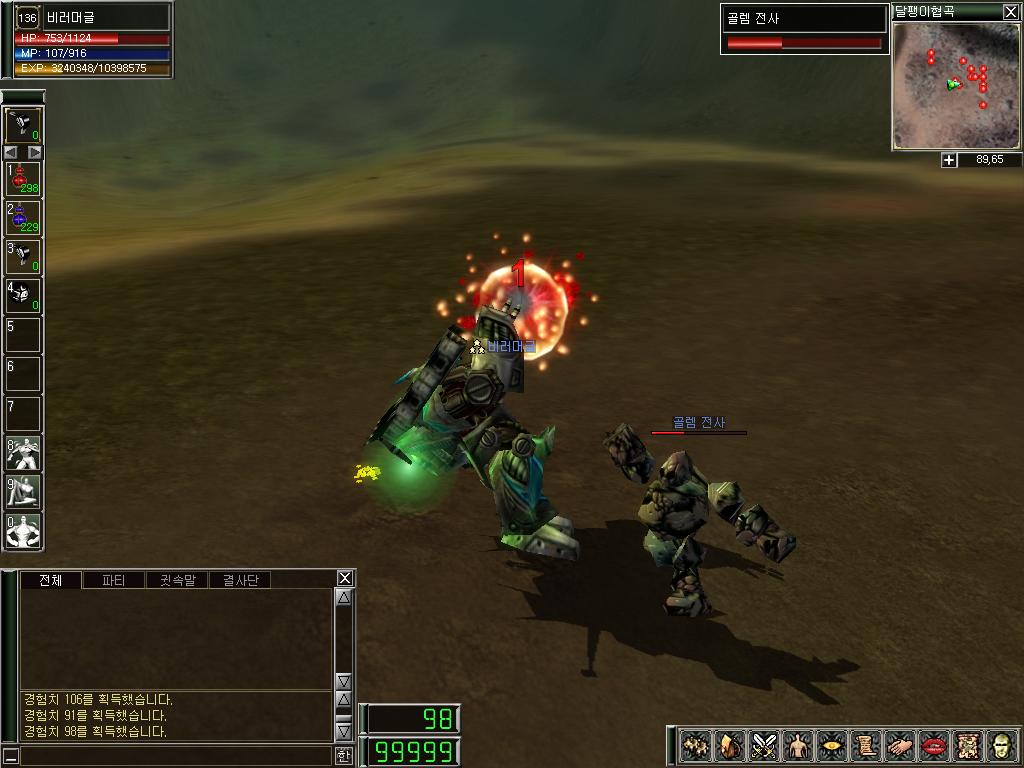Viewport: 1024px width, 768px height.
Task: Toggle the 한 input language button
Action: pyautogui.click(x=343, y=756)
